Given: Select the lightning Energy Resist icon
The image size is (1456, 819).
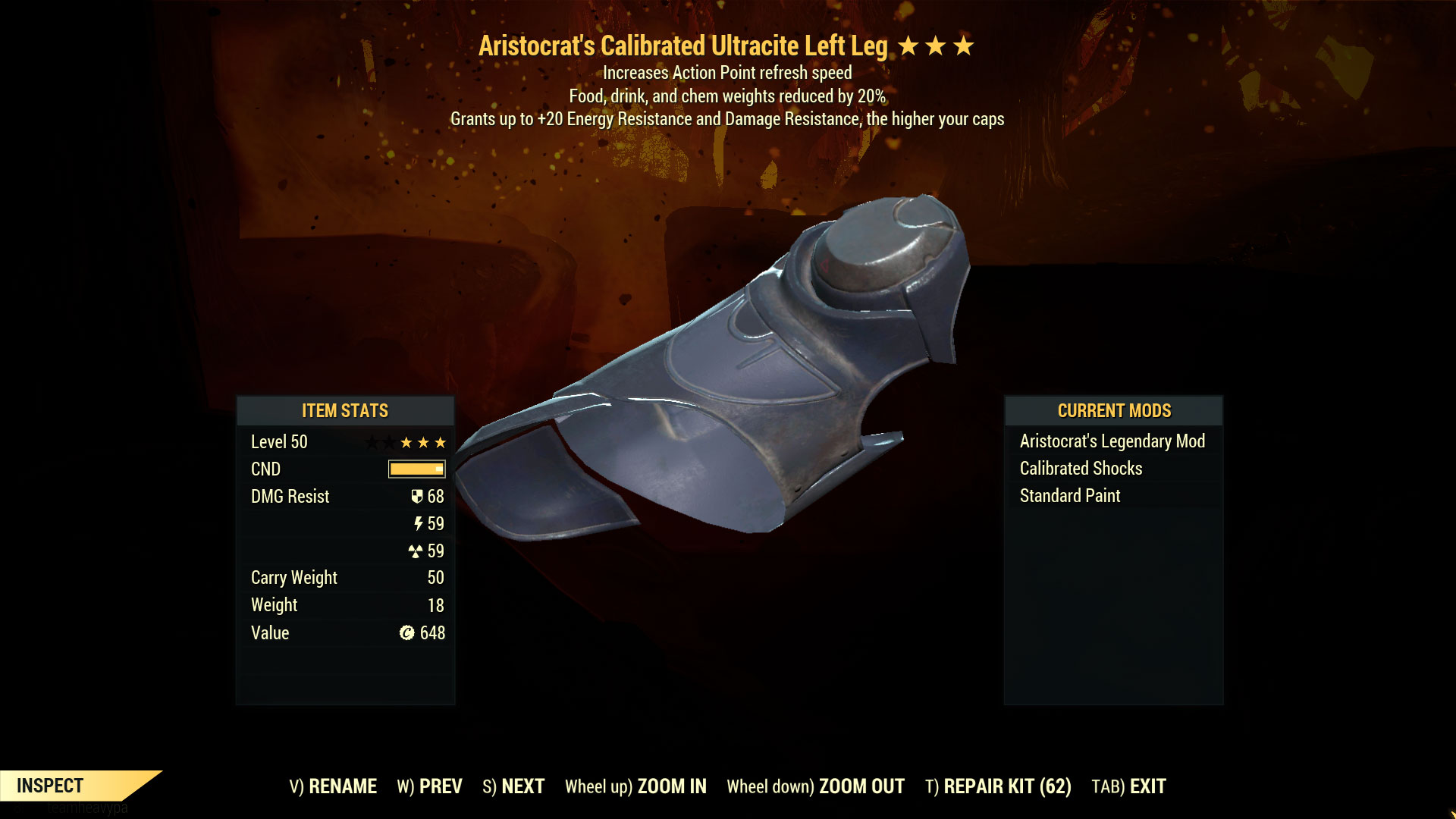Looking at the screenshot, I should coord(419,524).
